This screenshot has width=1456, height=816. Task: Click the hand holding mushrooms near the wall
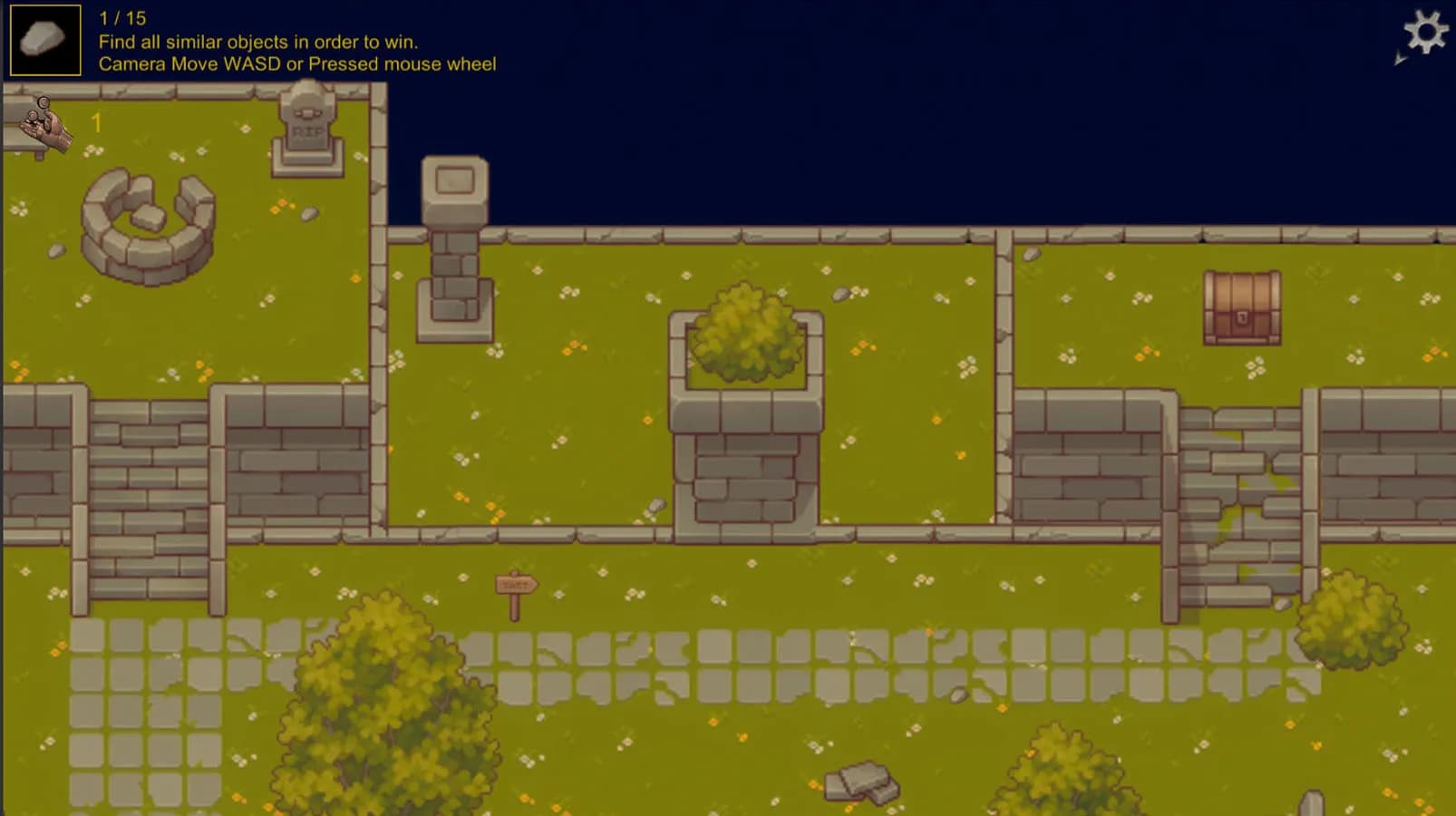(44, 127)
